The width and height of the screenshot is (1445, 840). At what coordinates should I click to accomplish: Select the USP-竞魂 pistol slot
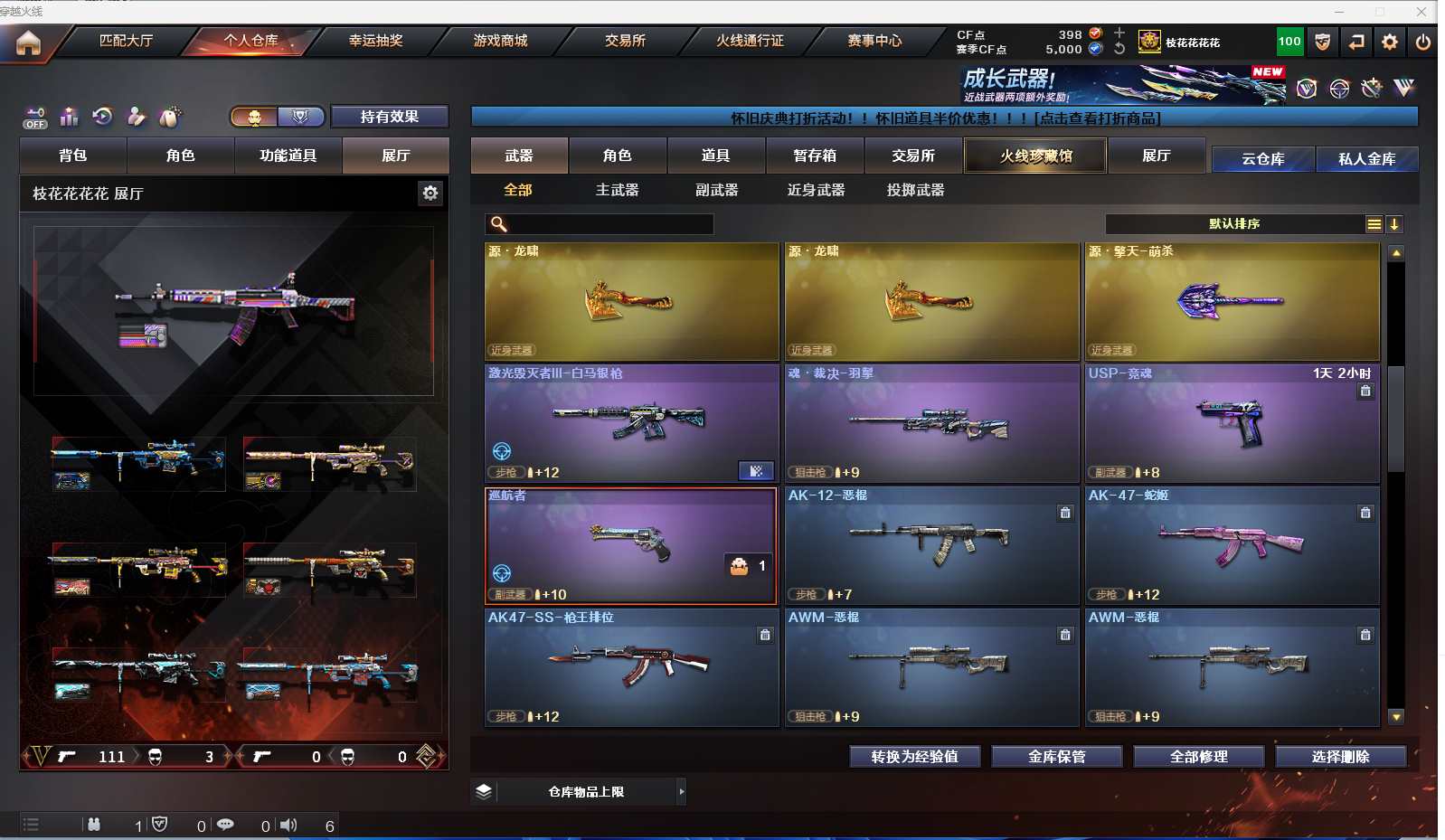click(x=1232, y=423)
